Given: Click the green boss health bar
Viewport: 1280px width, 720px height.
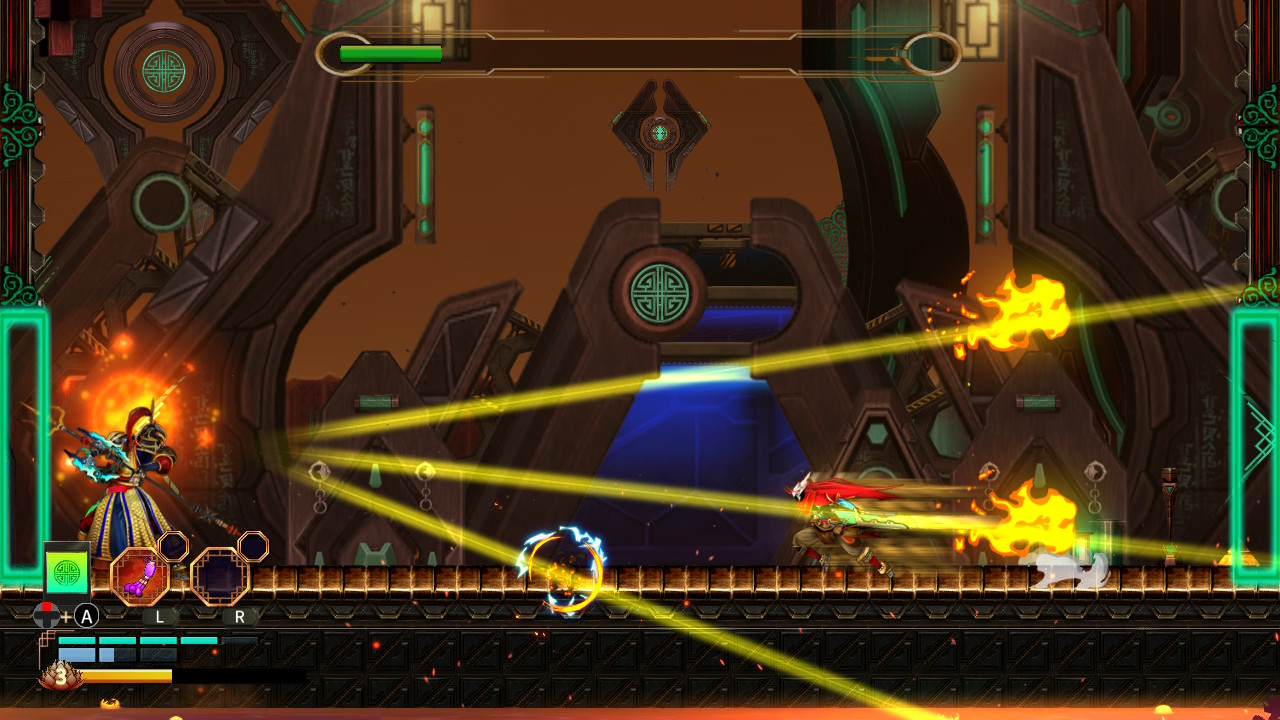Looking at the screenshot, I should click(x=390, y=52).
